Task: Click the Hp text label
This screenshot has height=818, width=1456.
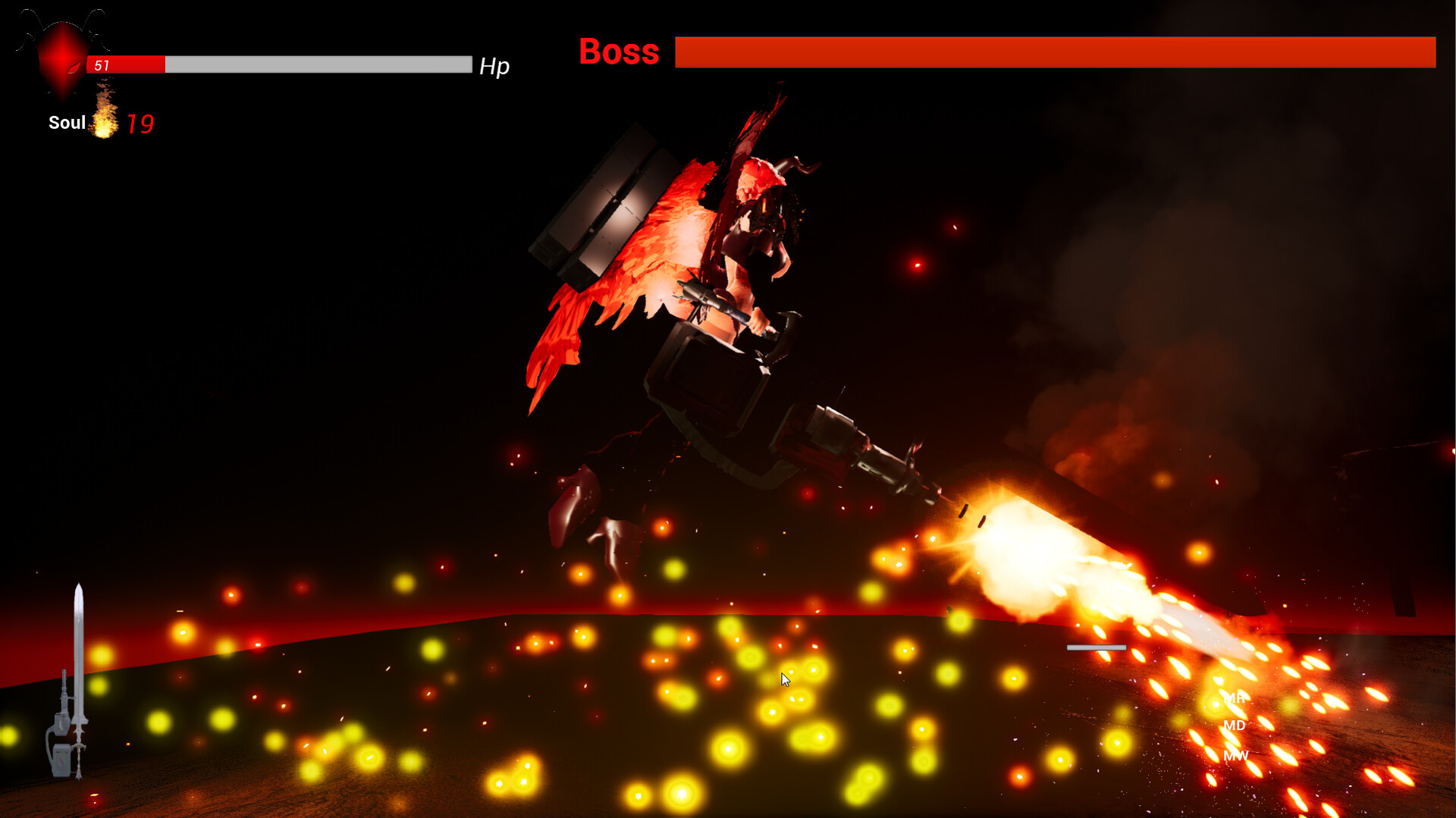Action: pos(494,67)
